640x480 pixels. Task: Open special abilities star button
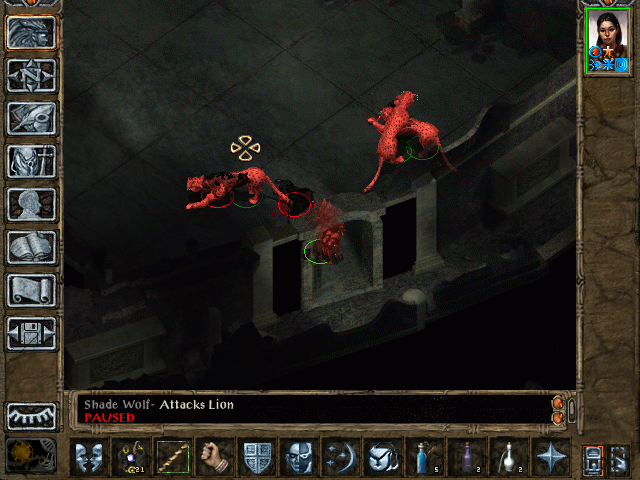(x=551, y=457)
